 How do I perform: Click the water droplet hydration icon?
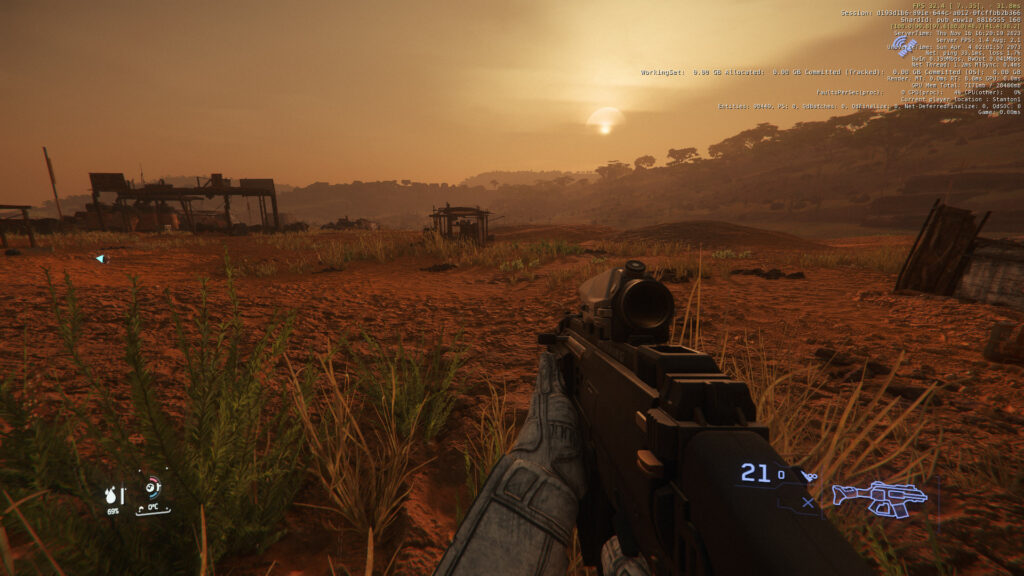click(x=111, y=495)
